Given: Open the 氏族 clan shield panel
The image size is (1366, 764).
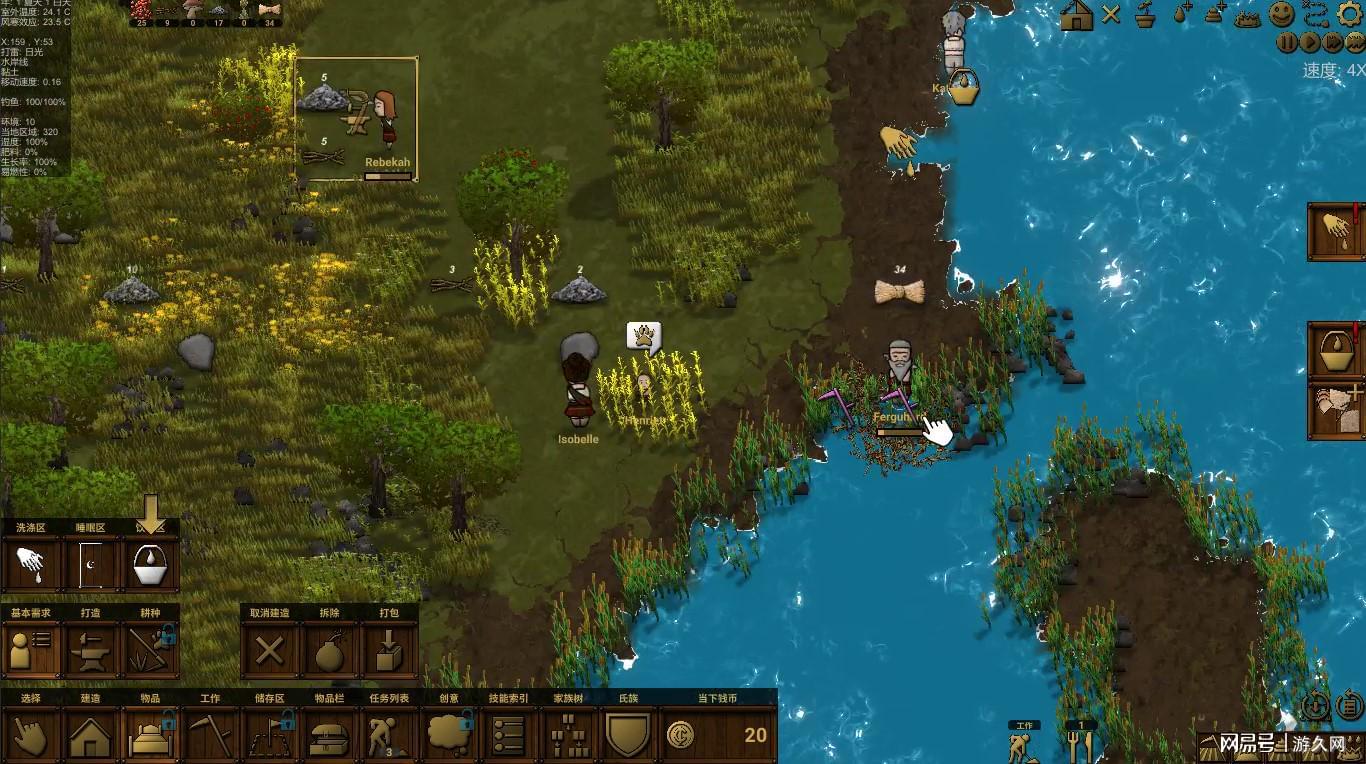Looking at the screenshot, I should click(628, 737).
